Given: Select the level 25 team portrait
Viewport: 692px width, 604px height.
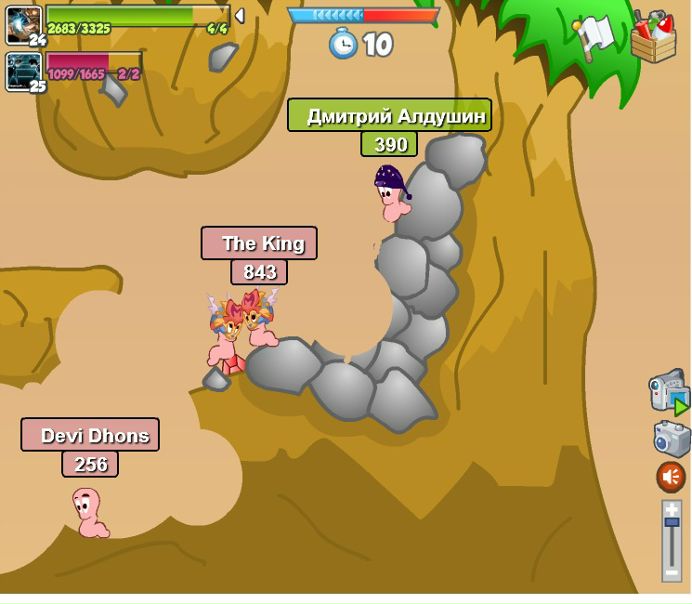Looking at the screenshot, I should [24, 71].
